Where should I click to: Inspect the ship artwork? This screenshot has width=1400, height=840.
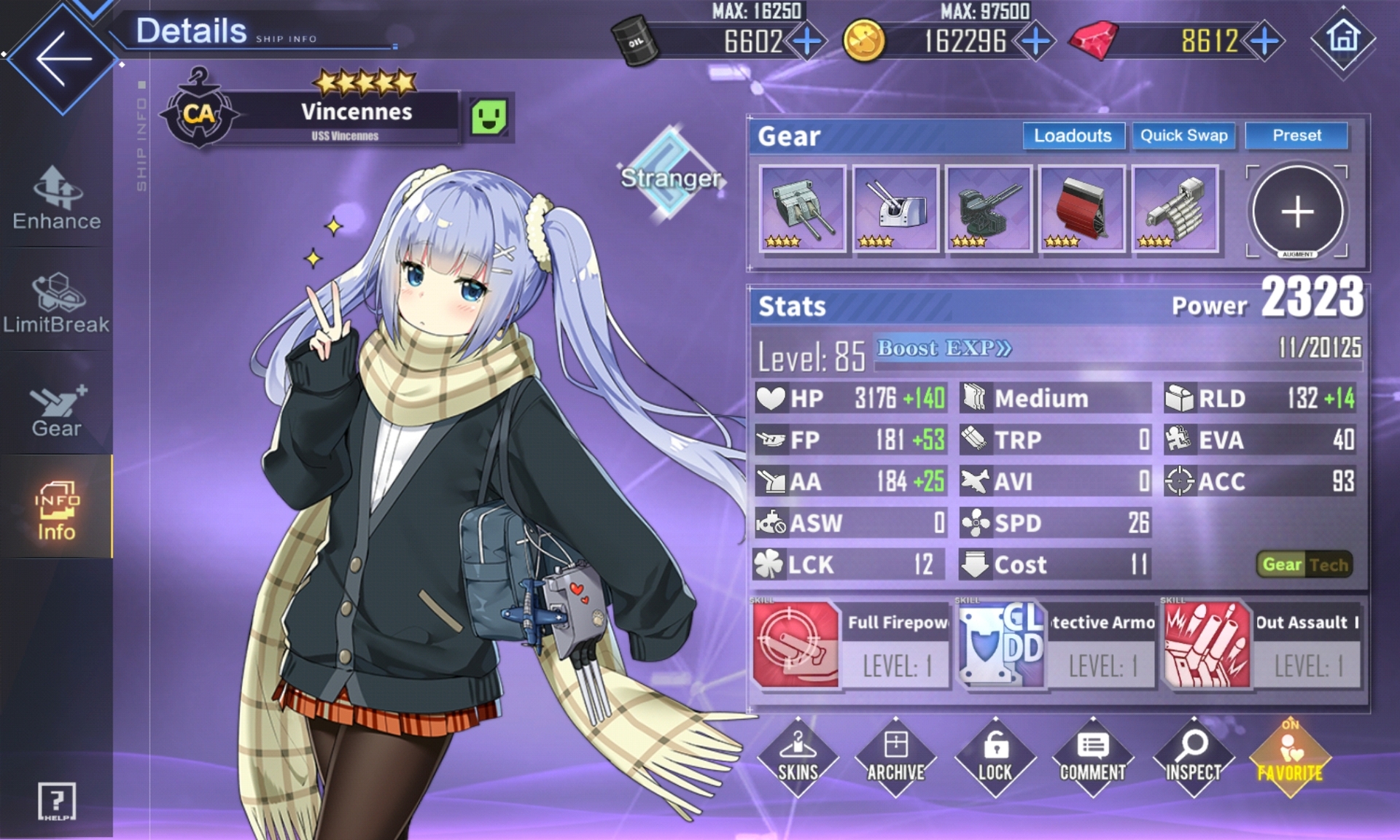click(1193, 757)
